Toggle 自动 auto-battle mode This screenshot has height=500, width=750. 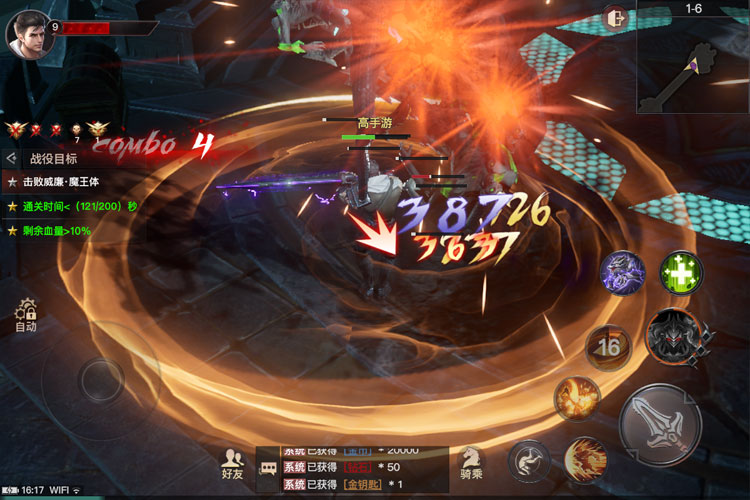point(26,316)
